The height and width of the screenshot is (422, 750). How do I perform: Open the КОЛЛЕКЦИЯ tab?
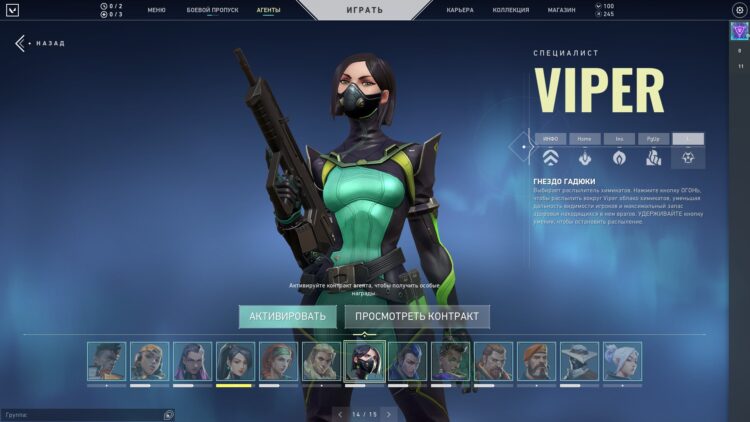pos(511,9)
